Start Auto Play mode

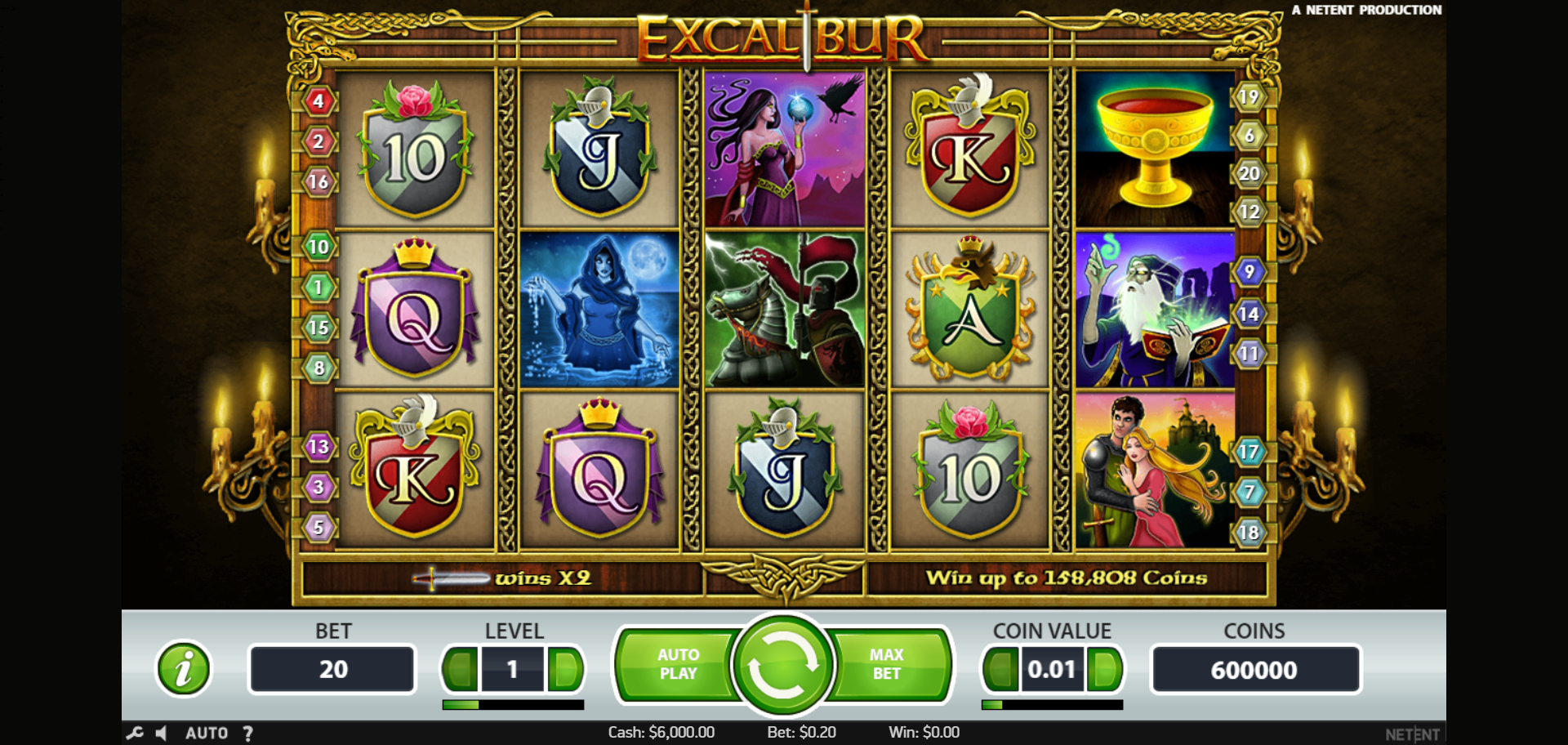(x=678, y=664)
